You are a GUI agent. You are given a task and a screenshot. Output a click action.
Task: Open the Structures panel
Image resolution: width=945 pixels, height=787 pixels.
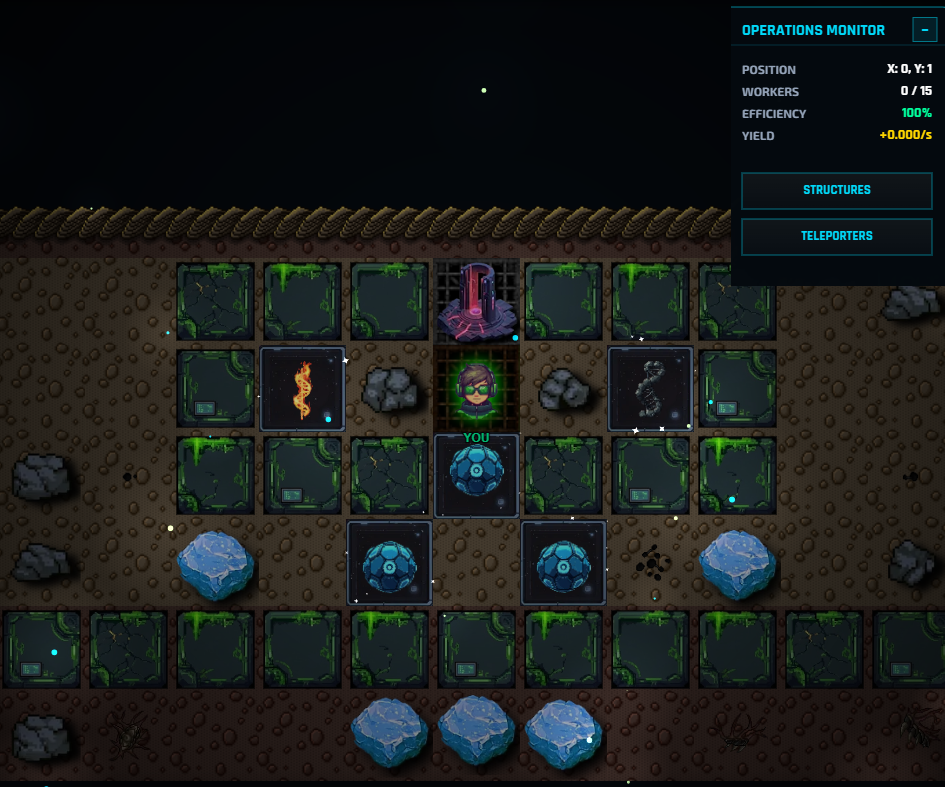pyautogui.click(x=836, y=190)
